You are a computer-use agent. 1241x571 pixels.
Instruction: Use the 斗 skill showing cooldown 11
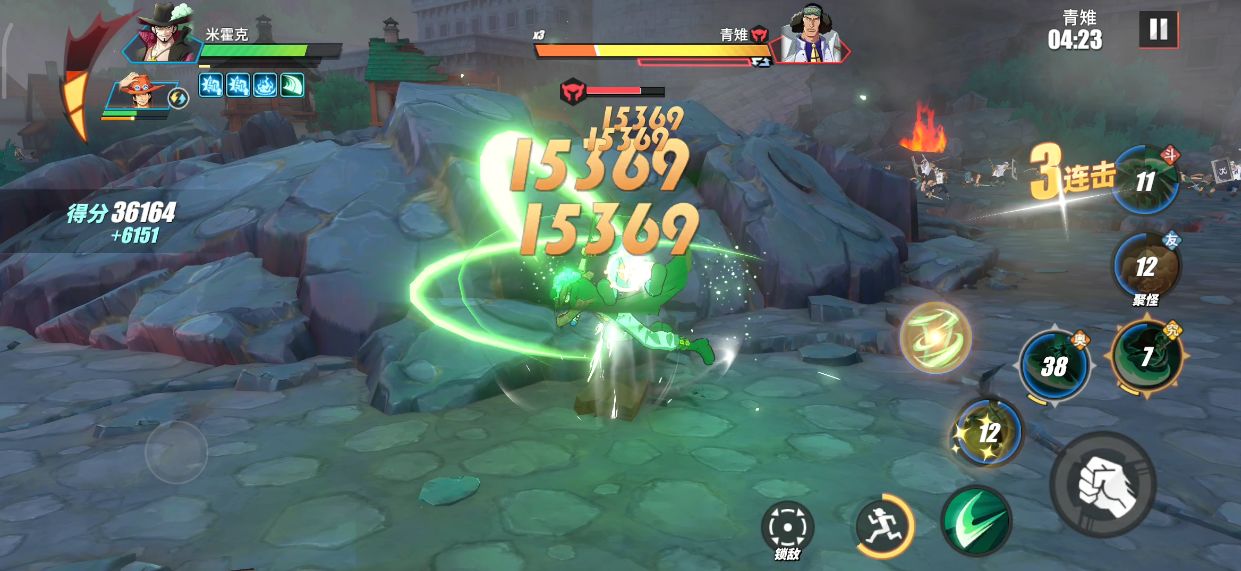pyautogui.click(x=1146, y=181)
